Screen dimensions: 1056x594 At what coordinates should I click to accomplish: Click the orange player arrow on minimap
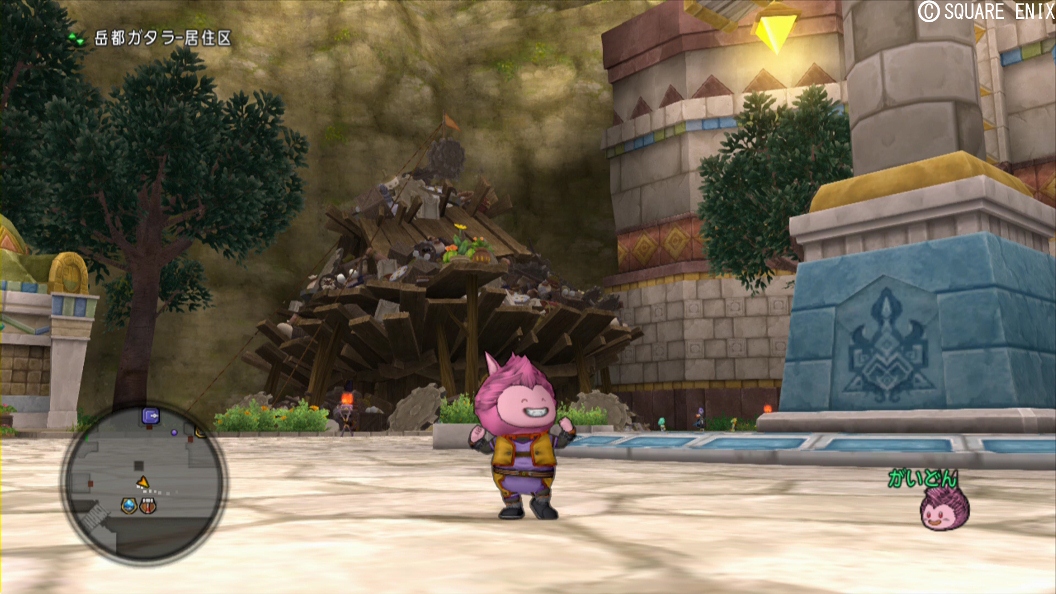[x=143, y=483]
